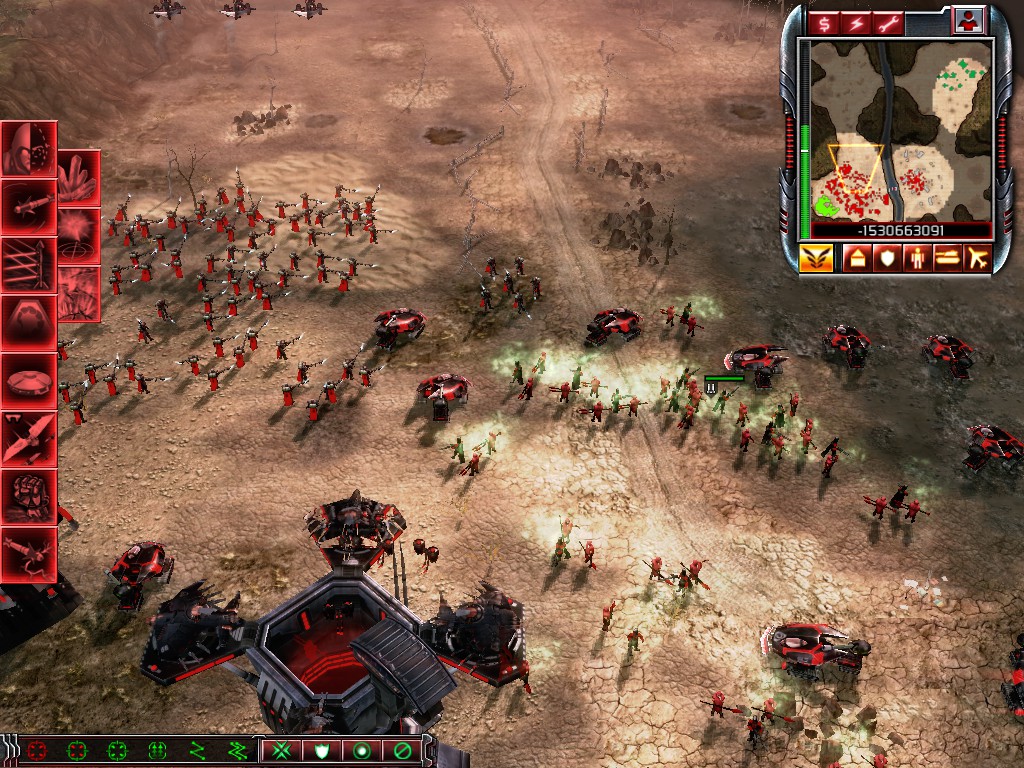Activate the hooded face support power

(28, 149)
